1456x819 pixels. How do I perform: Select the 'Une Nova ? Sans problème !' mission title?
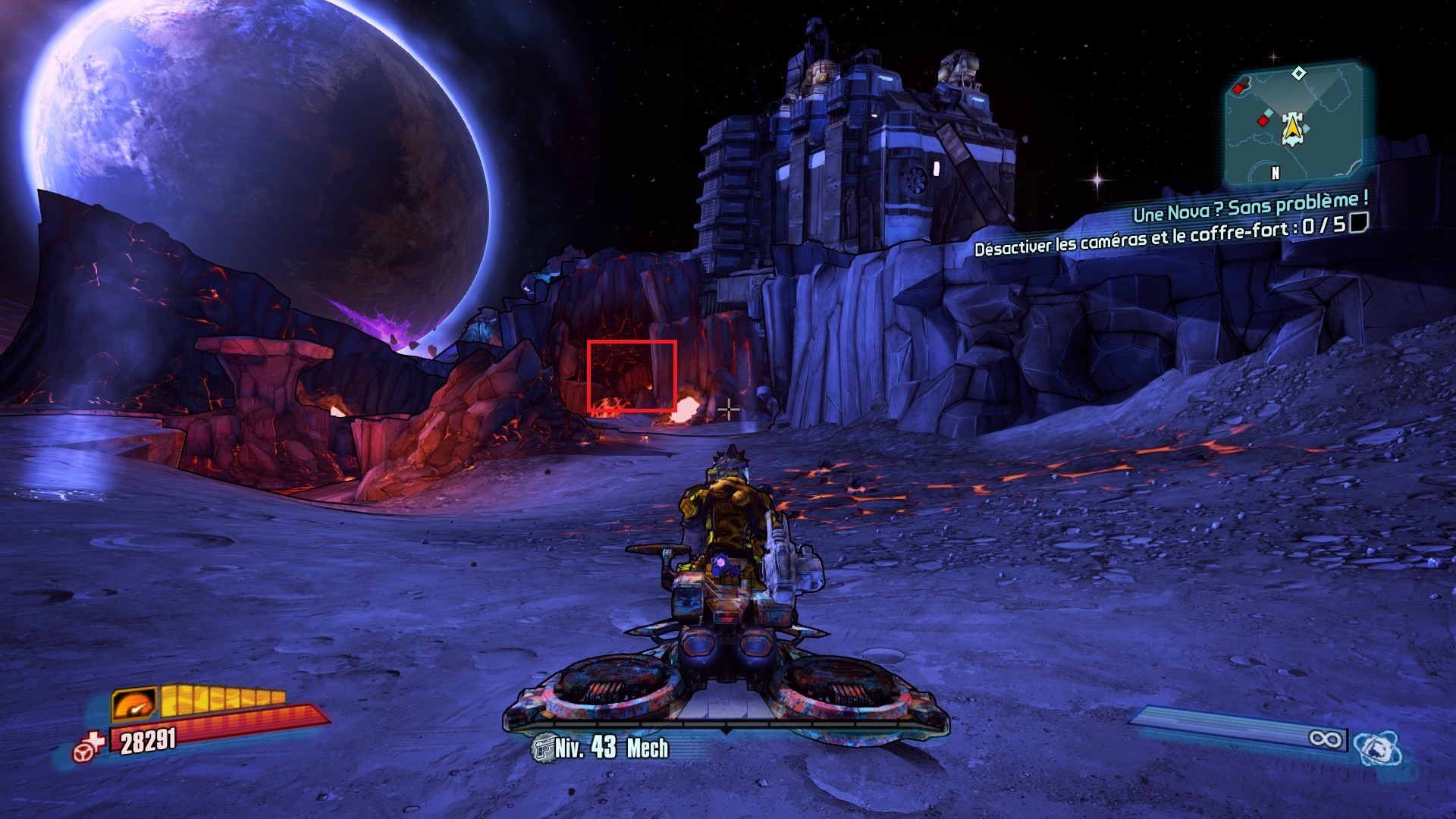tap(1250, 206)
